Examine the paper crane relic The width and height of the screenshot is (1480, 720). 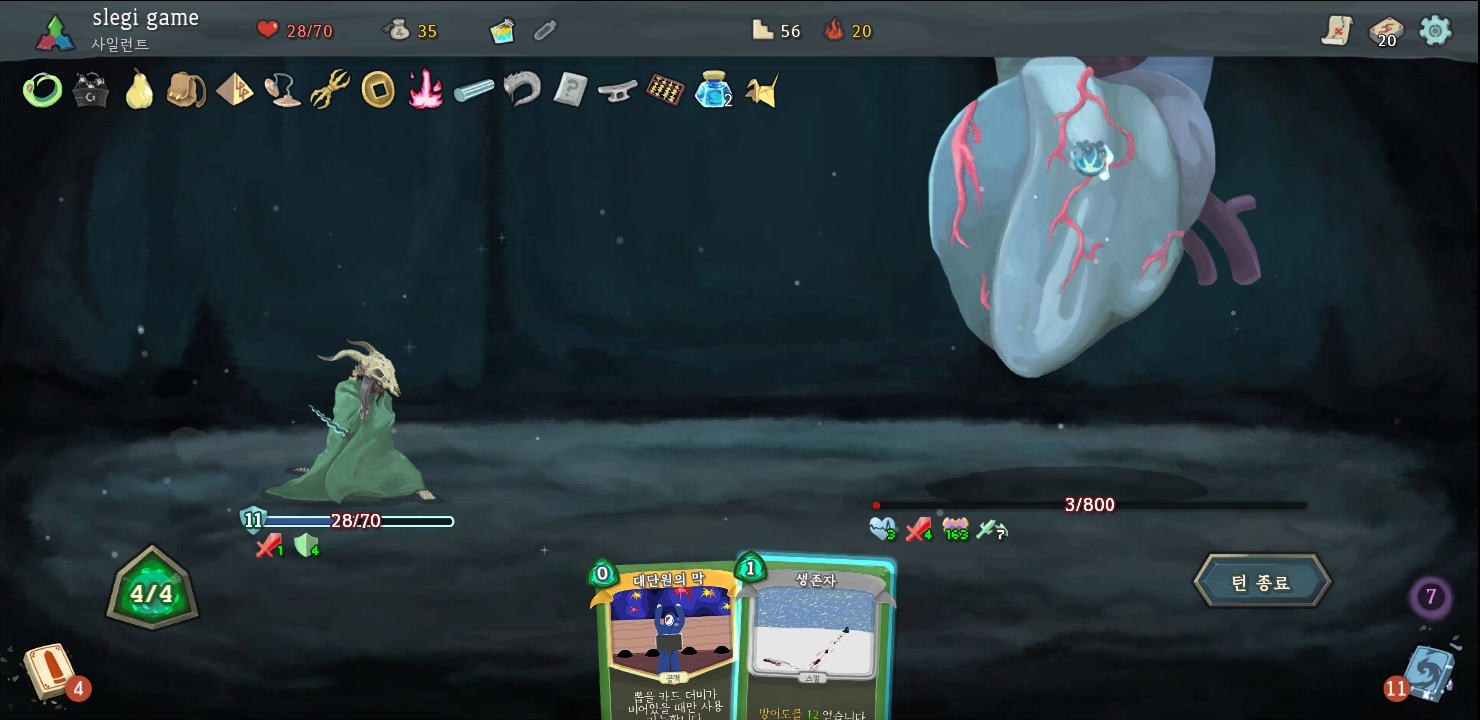(x=761, y=91)
